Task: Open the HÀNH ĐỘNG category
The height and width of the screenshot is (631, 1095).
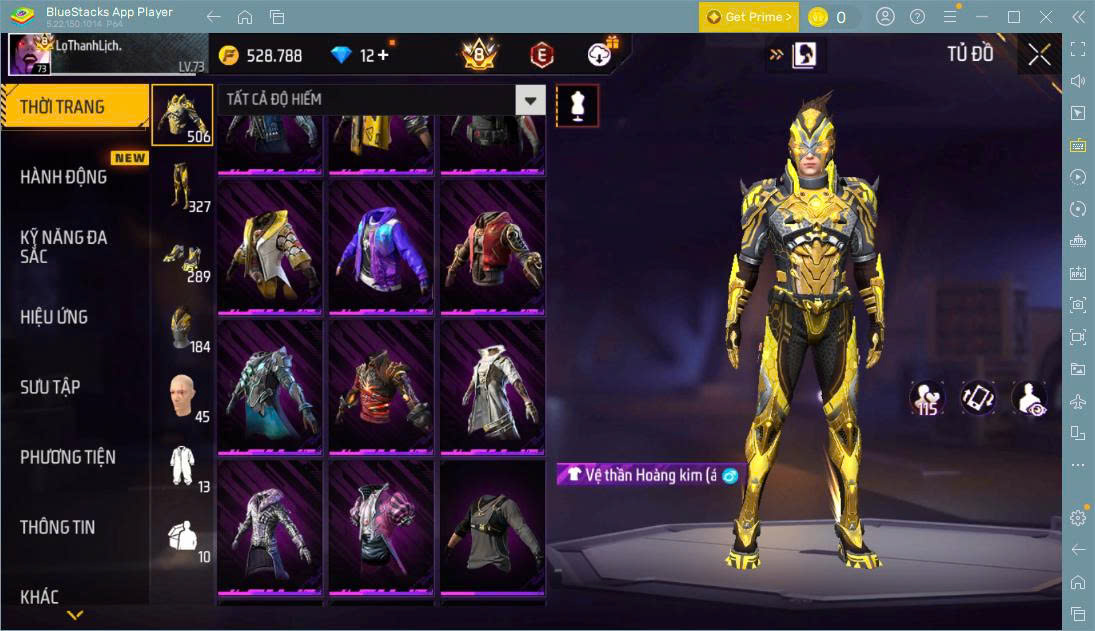Action: click(64, 177)
